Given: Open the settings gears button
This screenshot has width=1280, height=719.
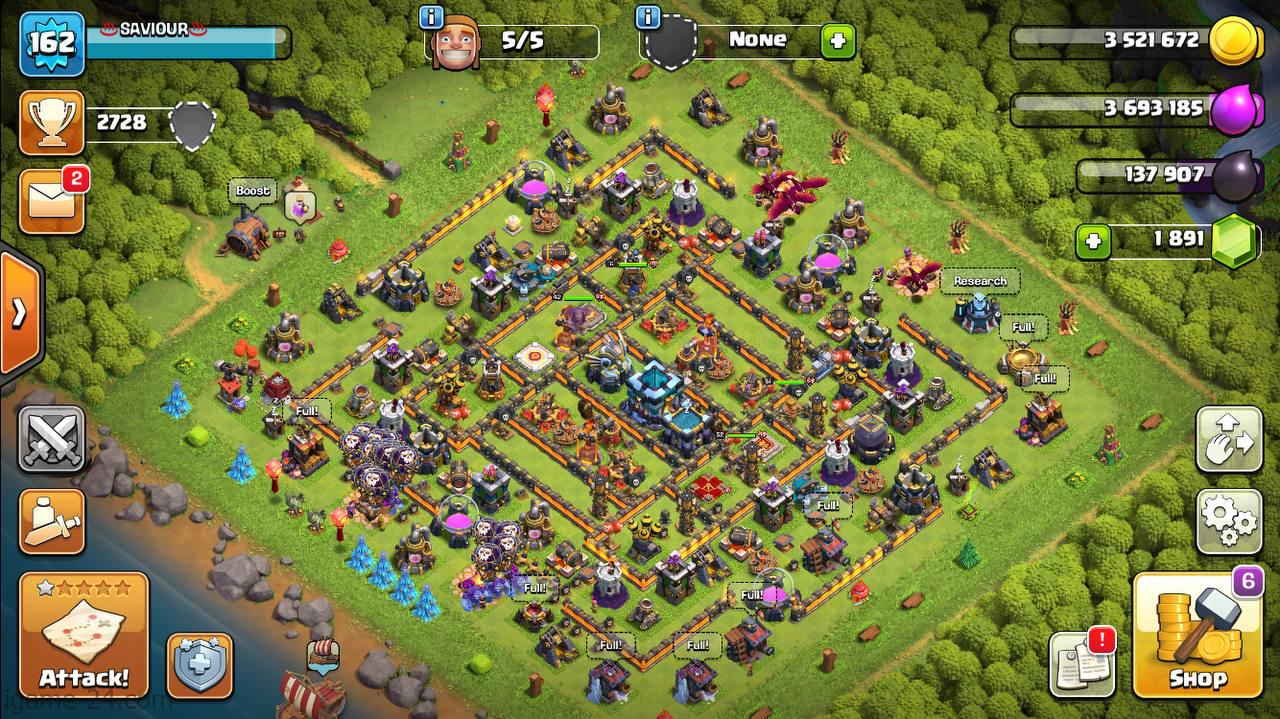Looking at the screenshot, I should [1229, 520].
